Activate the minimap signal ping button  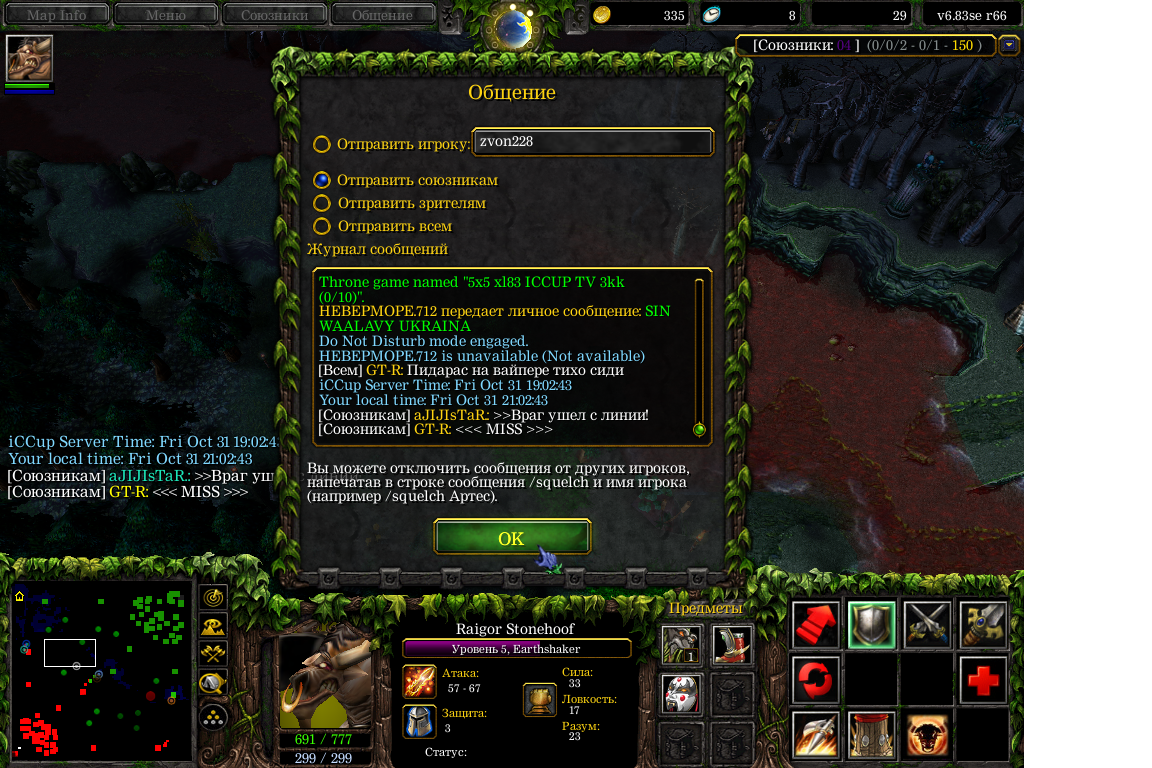[x=213, y=598]
